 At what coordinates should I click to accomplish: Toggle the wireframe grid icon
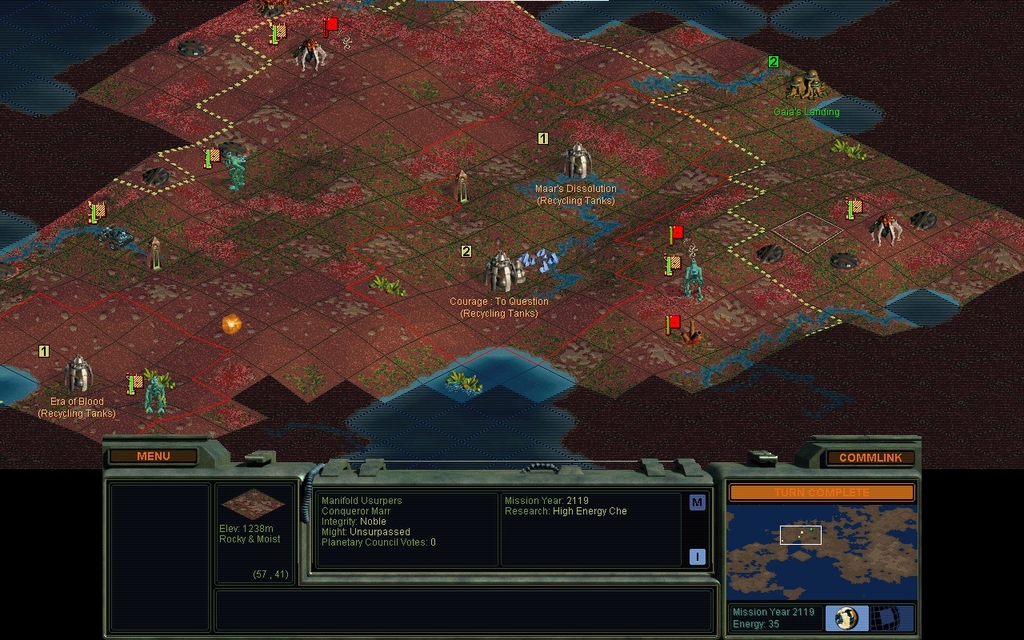[885, 617]
